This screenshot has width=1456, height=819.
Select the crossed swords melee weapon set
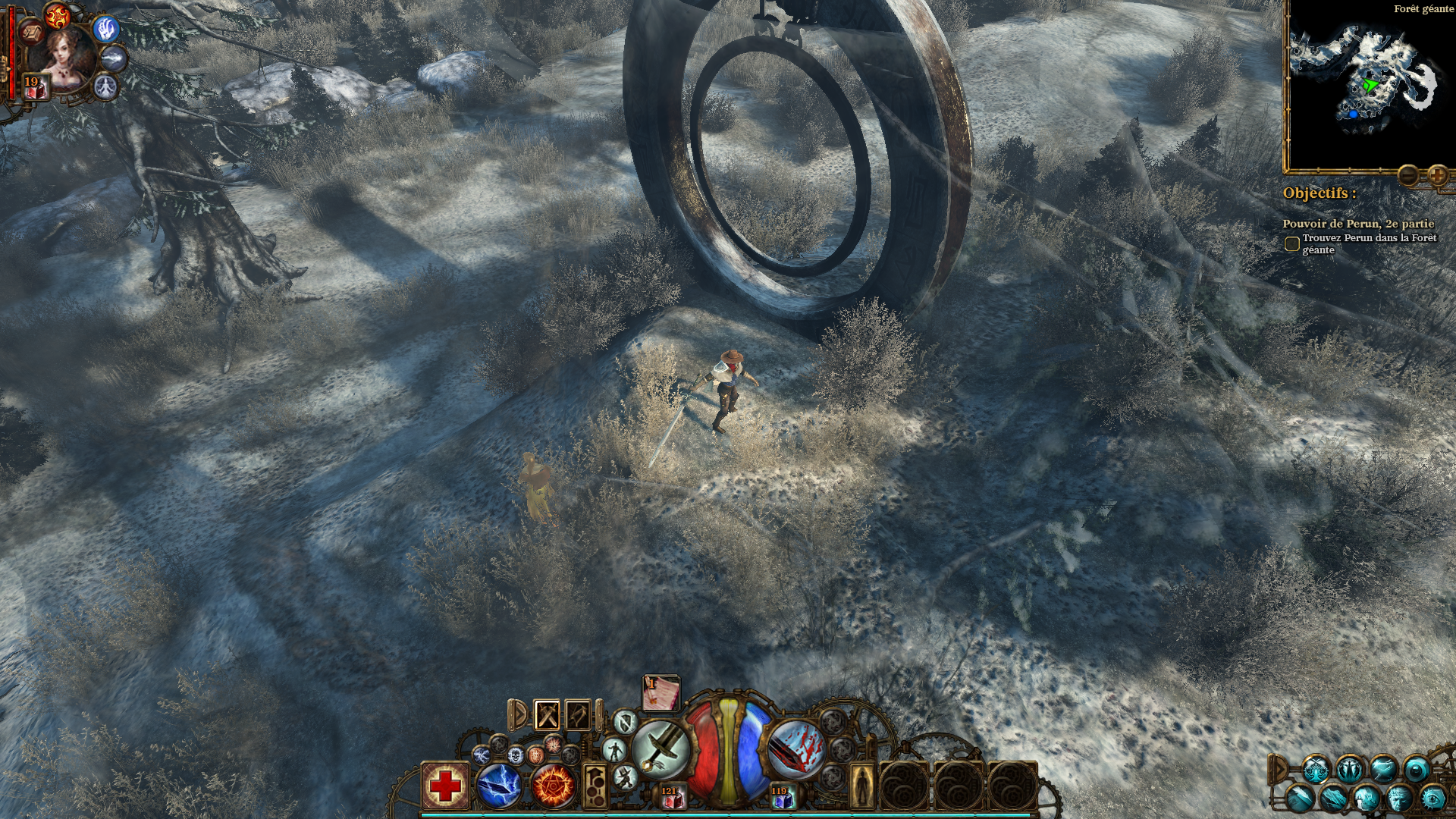(x=548, y=714)
